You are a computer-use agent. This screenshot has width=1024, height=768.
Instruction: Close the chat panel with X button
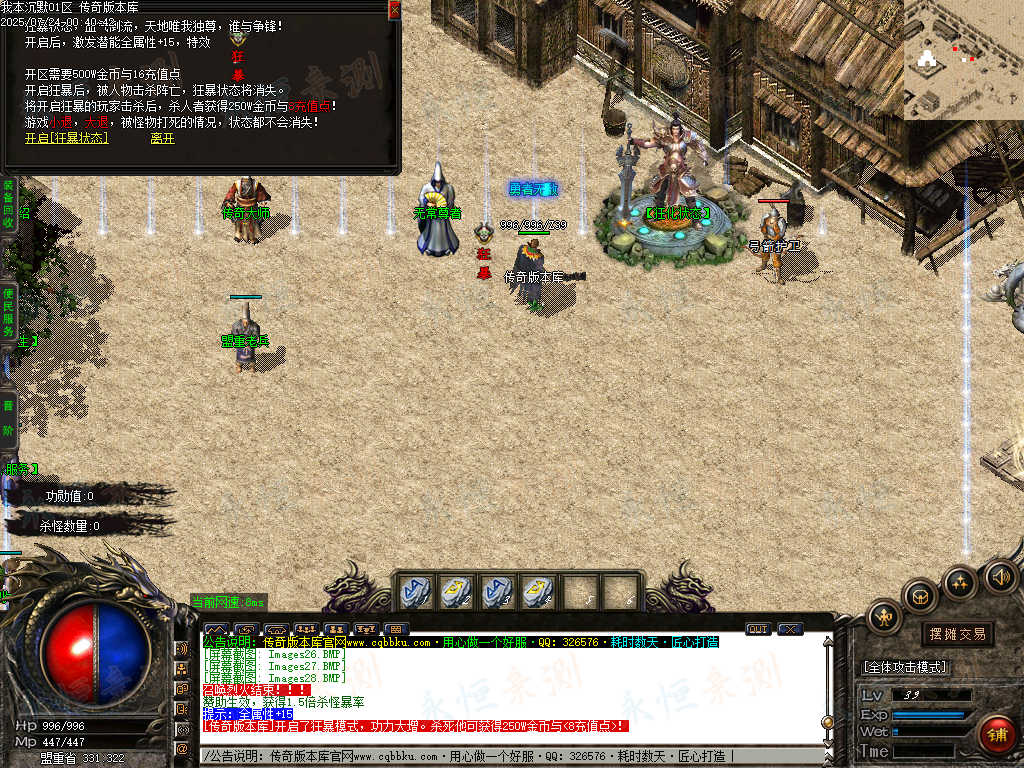tap(790, 629)
